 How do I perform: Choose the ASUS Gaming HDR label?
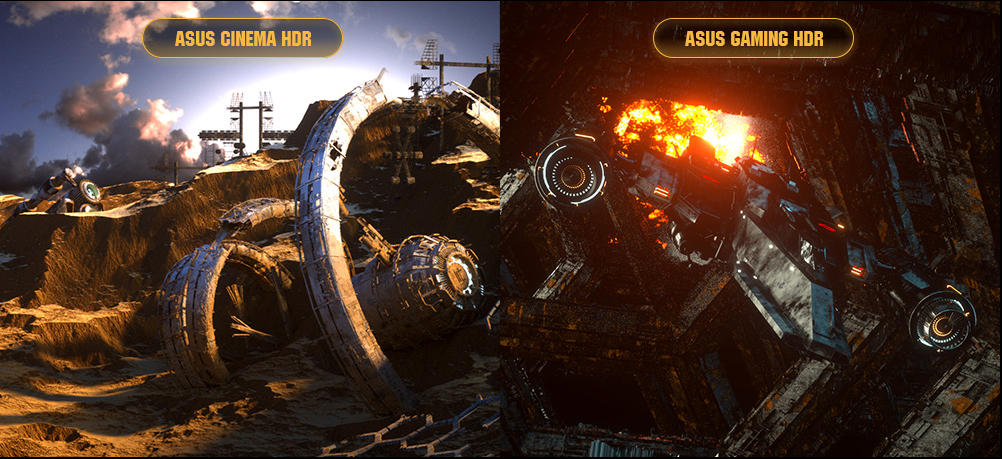(x=753, y=39)
